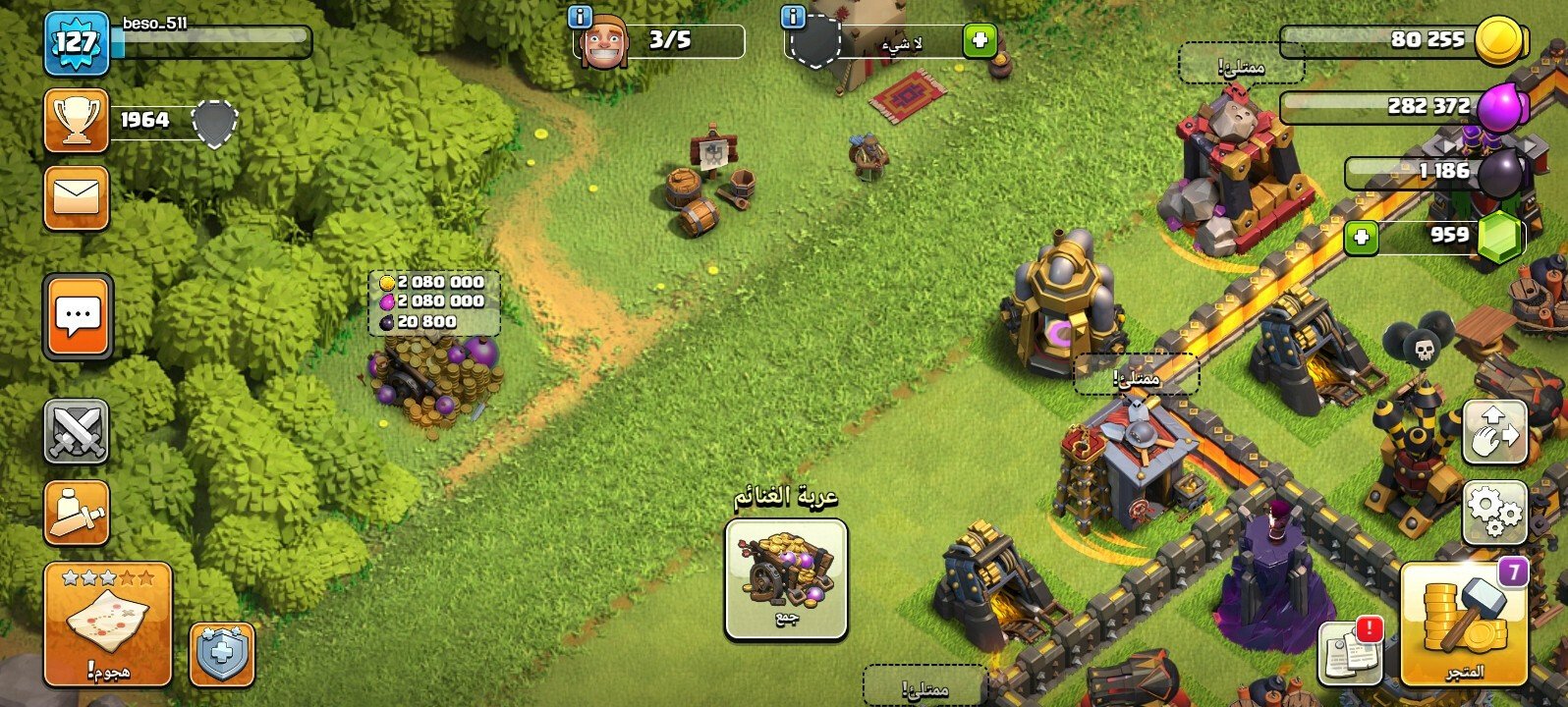Open the player level 127 badge

point(76,43)
